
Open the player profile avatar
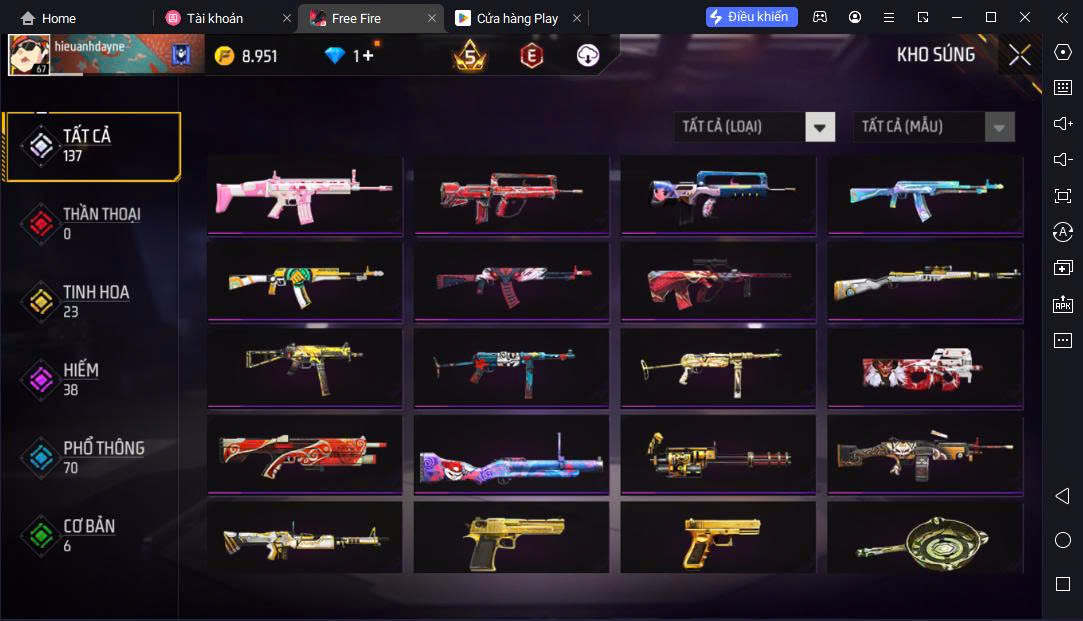click(29, 55)
